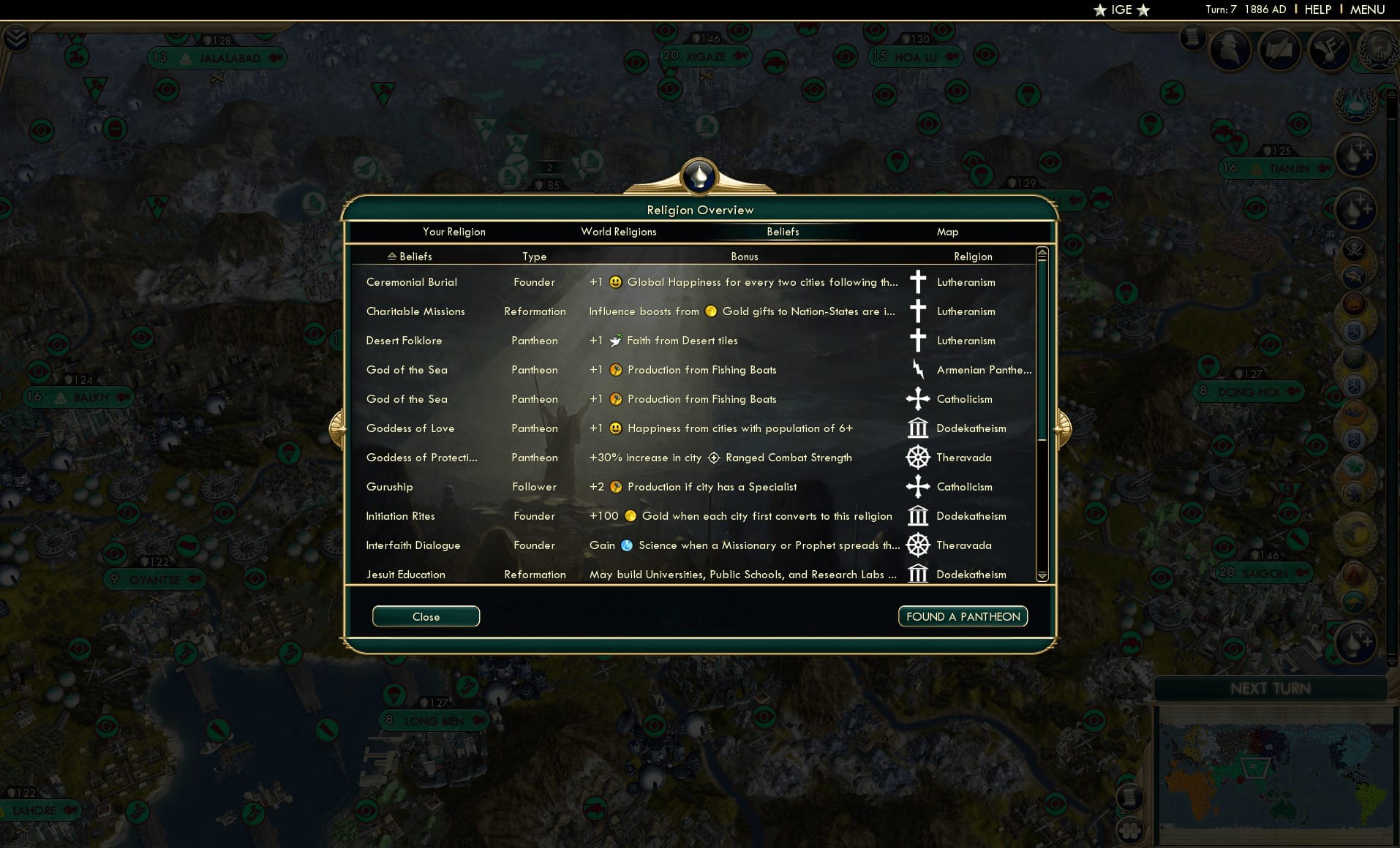Open the Espionage overview spy icon

(1230, 49)
